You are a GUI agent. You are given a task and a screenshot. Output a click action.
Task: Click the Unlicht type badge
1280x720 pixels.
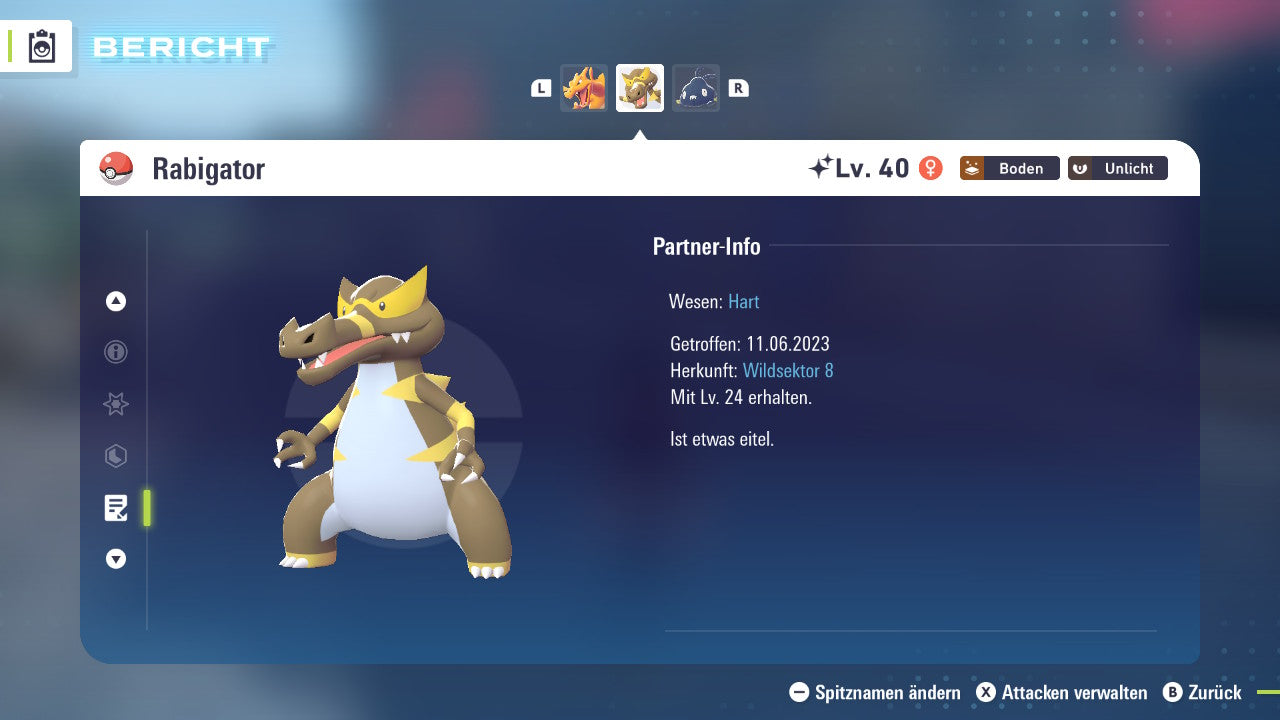click(x=1117, y=168)
